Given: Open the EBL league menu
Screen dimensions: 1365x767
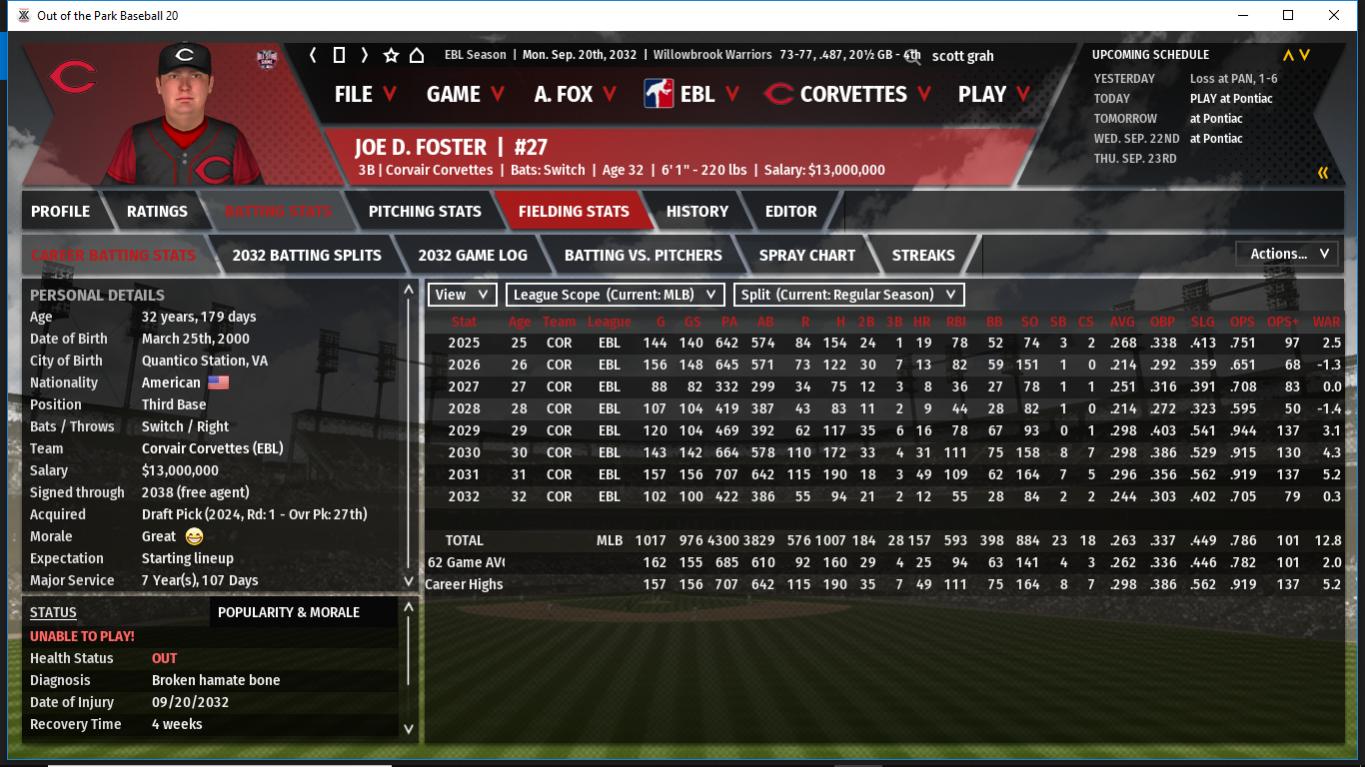Looking at the screenshot, I should click(x=692, y=94).
